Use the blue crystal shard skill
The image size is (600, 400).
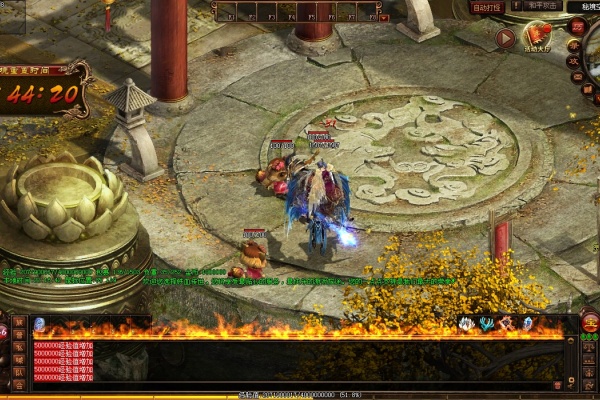tap(527, 324)
